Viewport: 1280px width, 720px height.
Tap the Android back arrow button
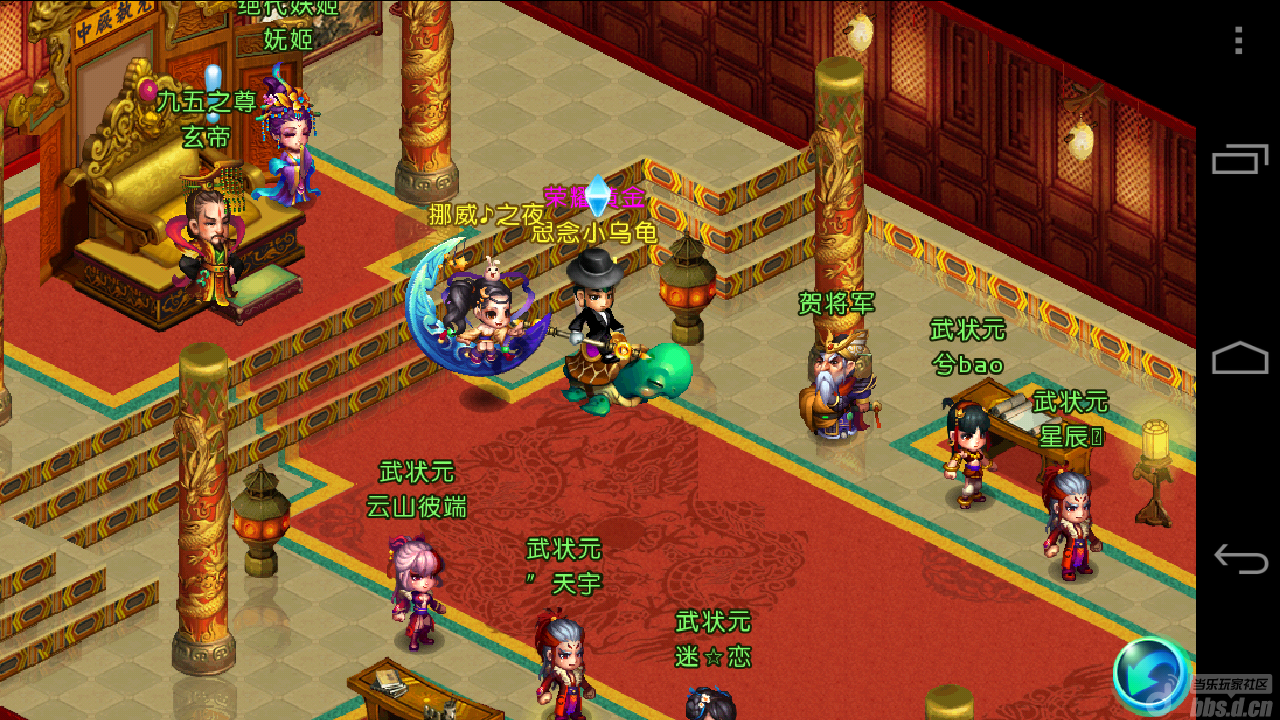[1240, 558]
